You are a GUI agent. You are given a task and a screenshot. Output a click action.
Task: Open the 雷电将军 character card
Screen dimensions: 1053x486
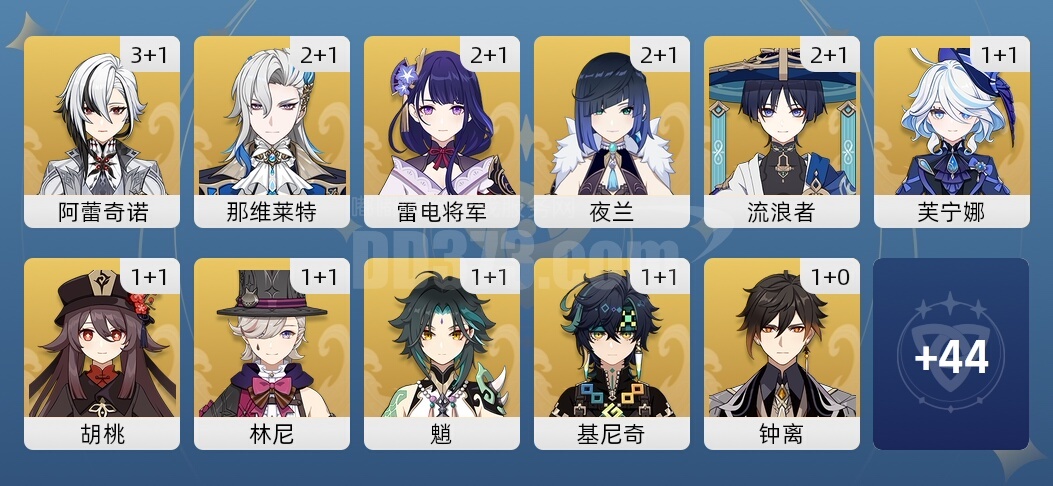(x=442, y=132)
